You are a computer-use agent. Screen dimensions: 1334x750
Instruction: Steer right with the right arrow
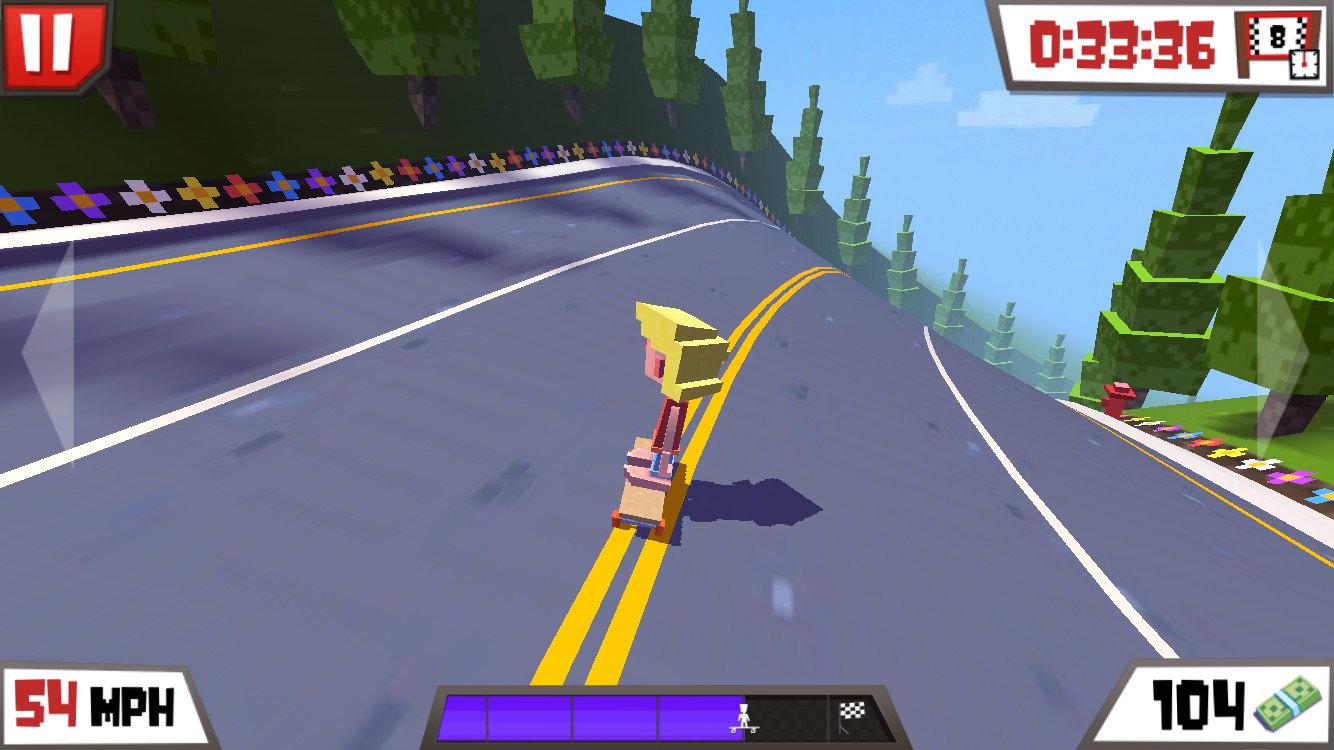tap(1283, 349)
